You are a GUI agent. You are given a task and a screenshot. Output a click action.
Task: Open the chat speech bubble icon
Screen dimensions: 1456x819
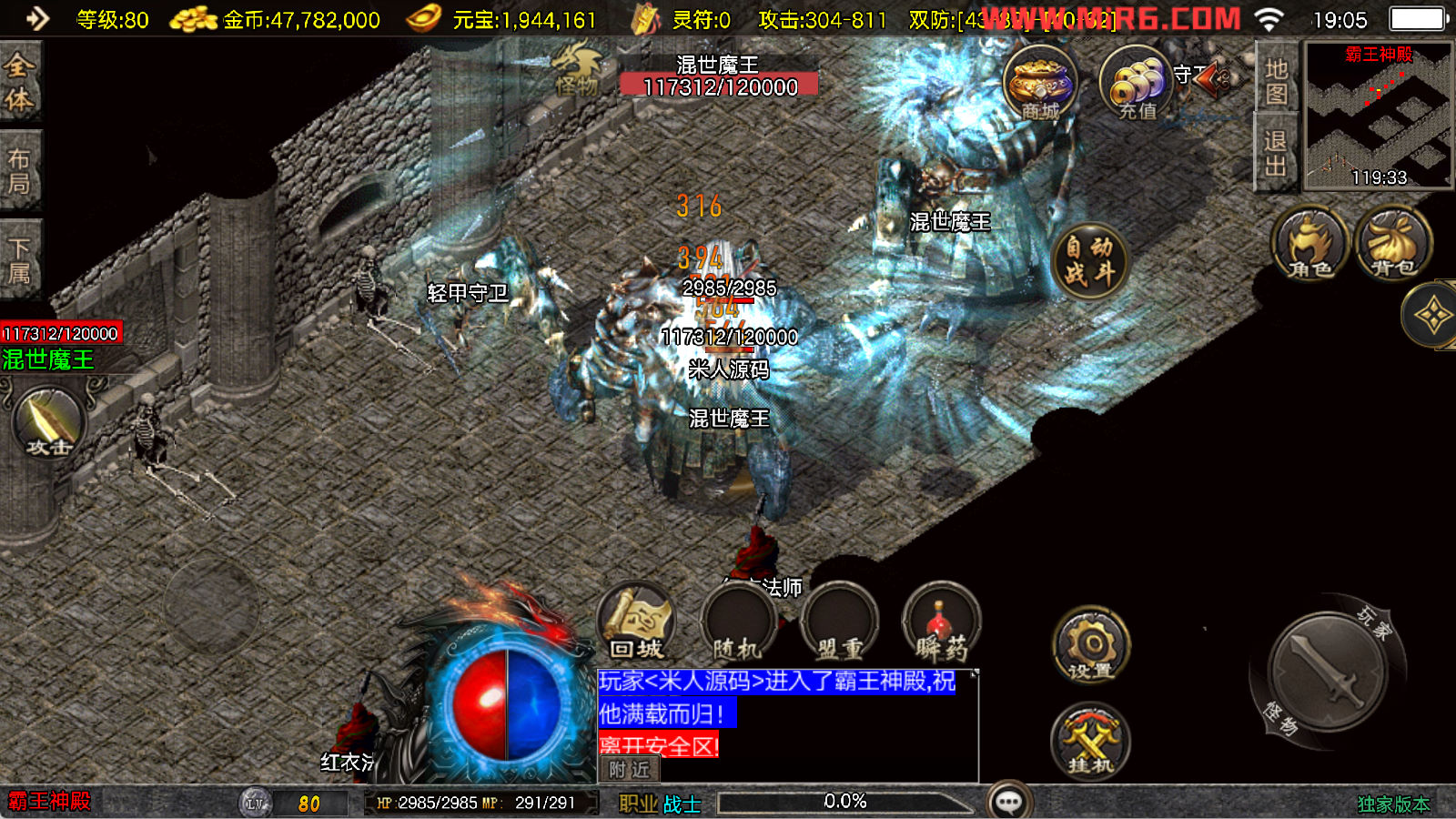[x=1009, y=802]
